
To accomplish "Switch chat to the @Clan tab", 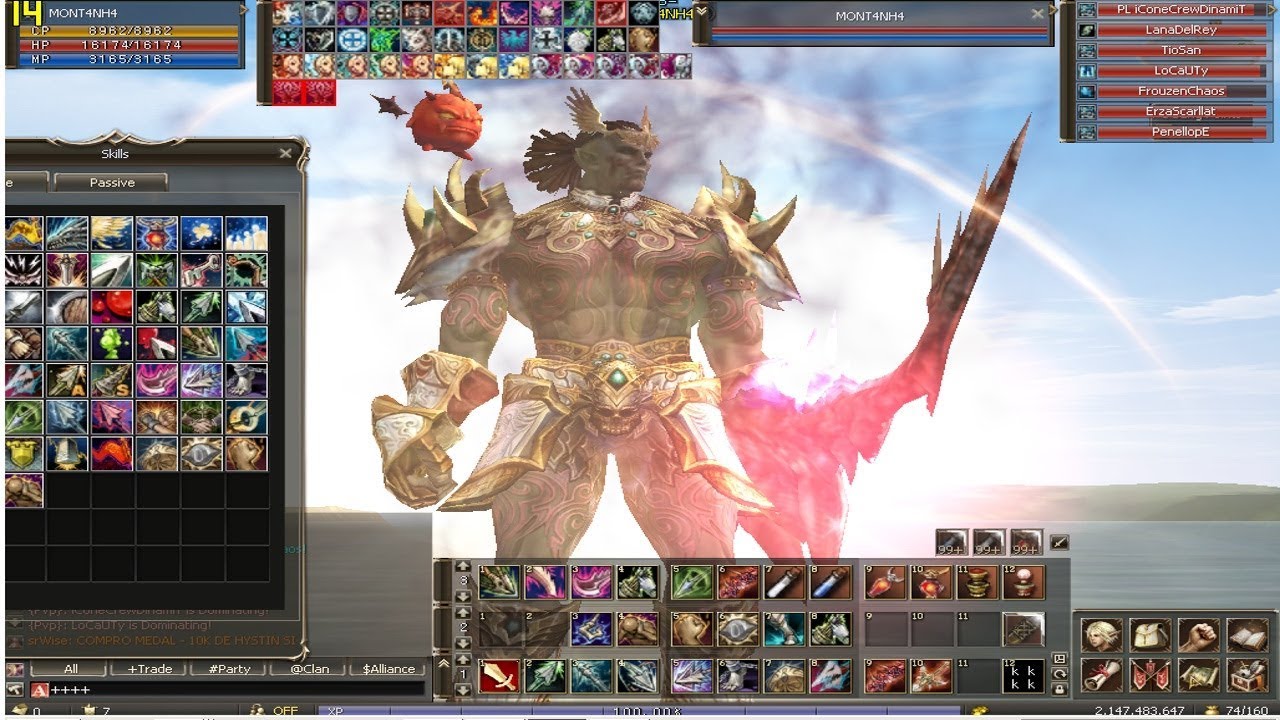I will click(308, 669).
